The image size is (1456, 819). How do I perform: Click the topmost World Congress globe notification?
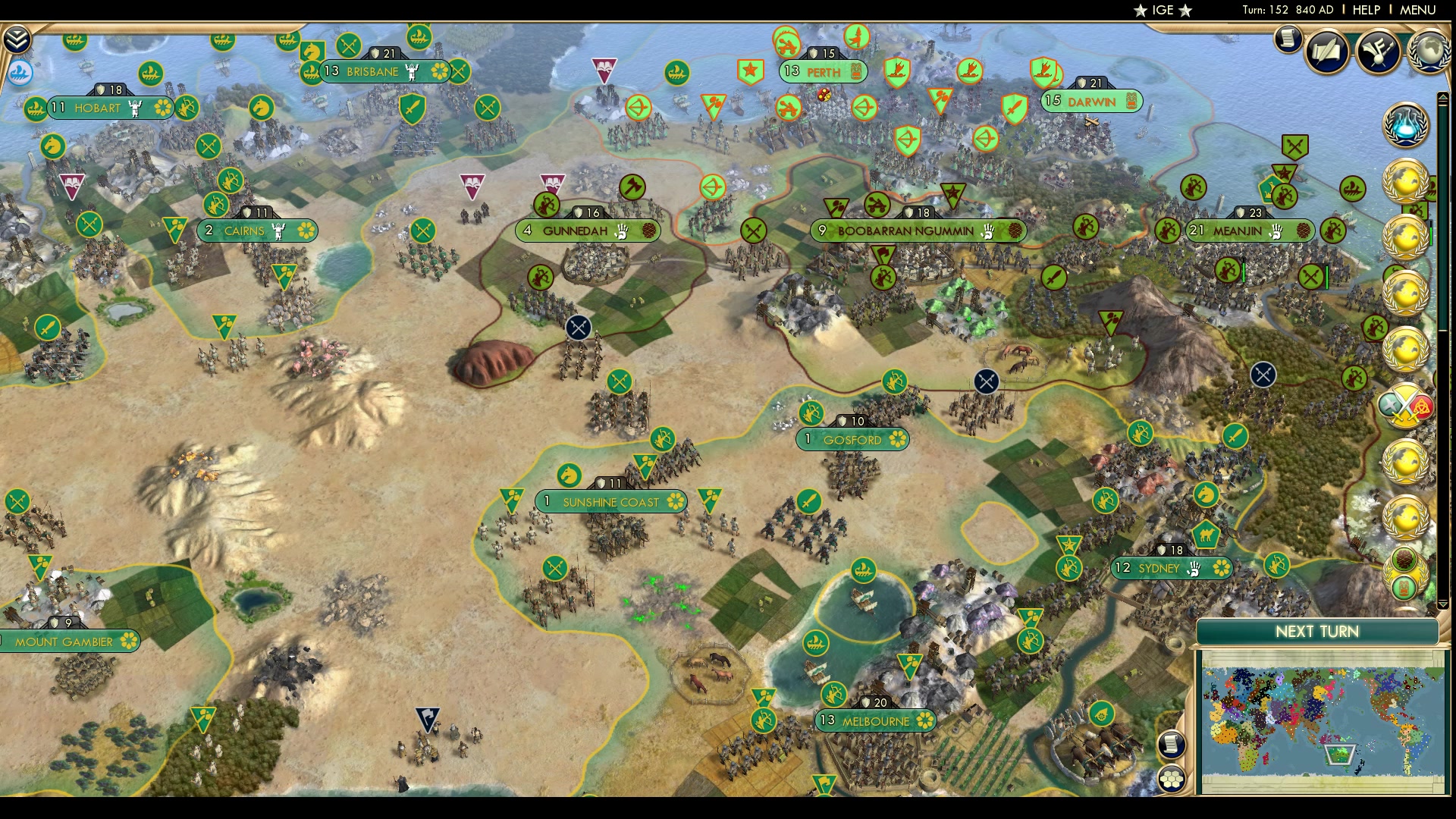(1407, 182)
